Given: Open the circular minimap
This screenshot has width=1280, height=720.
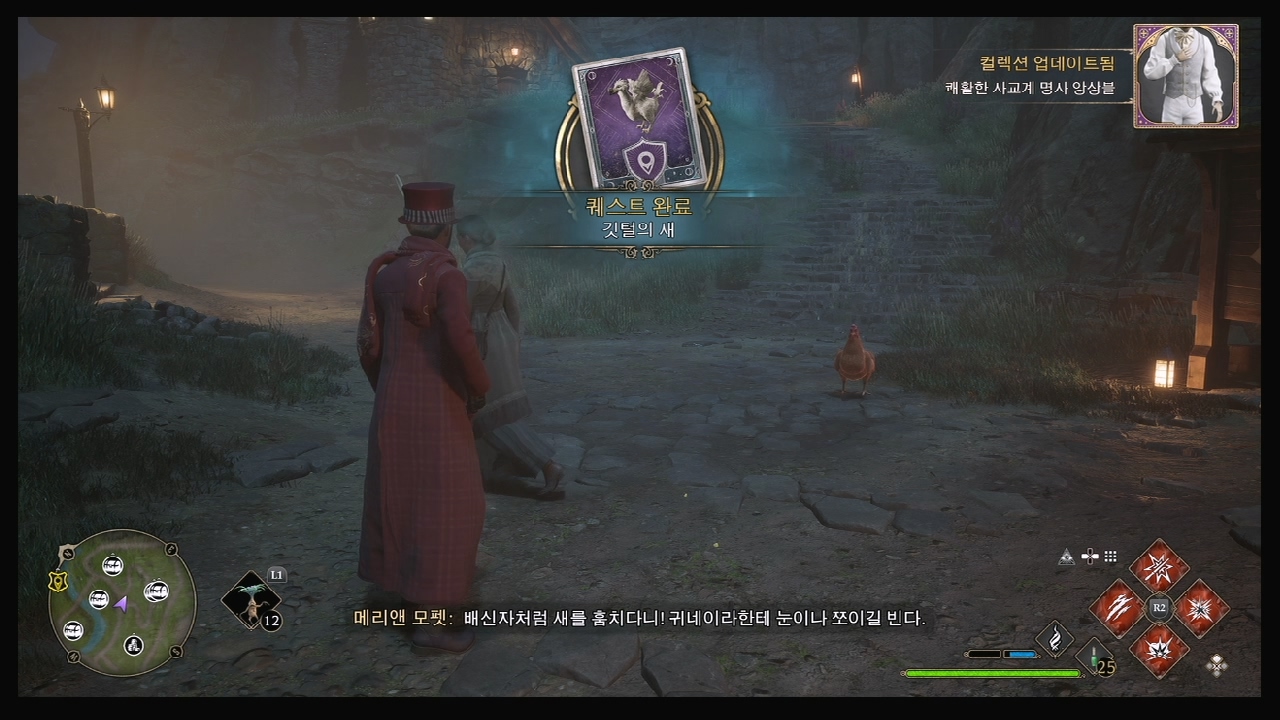Looking at the screenshot, I should (x=122, y=603).
